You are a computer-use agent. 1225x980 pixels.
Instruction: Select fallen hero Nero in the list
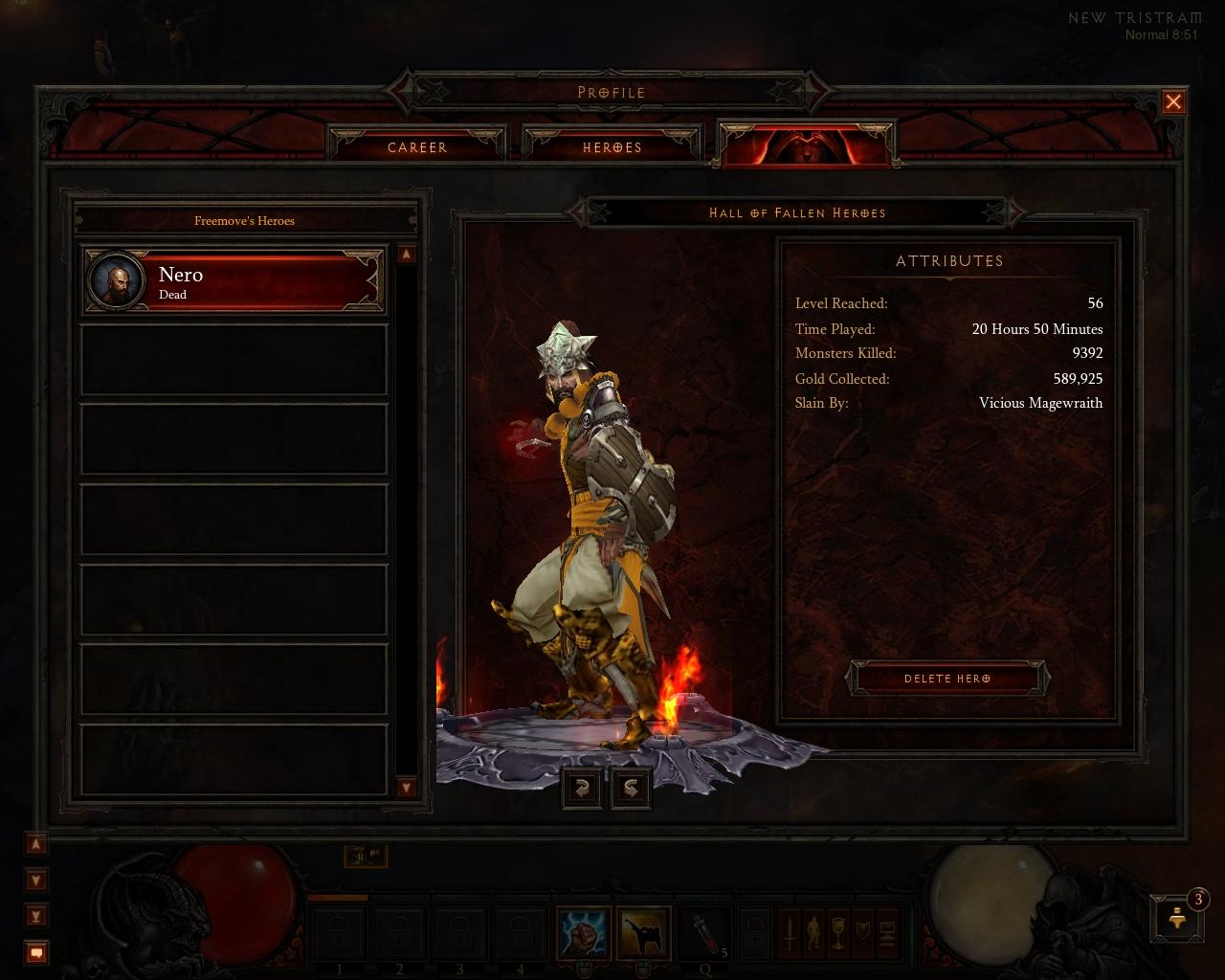pos(234,281)
